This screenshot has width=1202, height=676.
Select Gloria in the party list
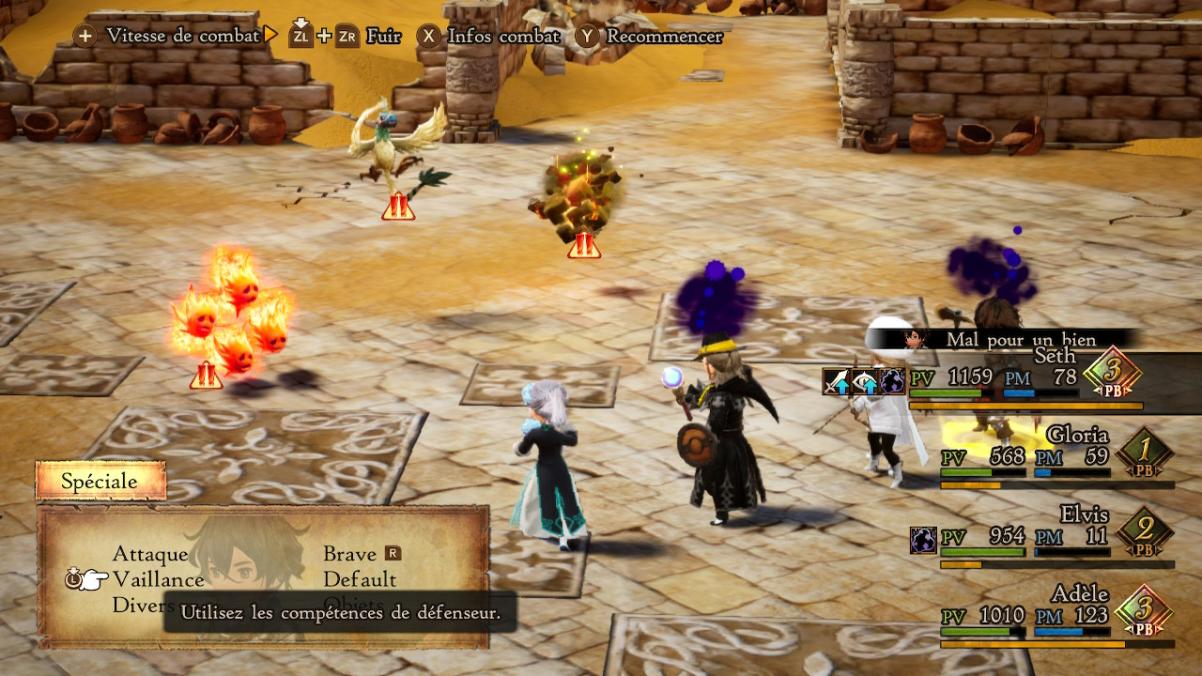(x=1077, y=435)
